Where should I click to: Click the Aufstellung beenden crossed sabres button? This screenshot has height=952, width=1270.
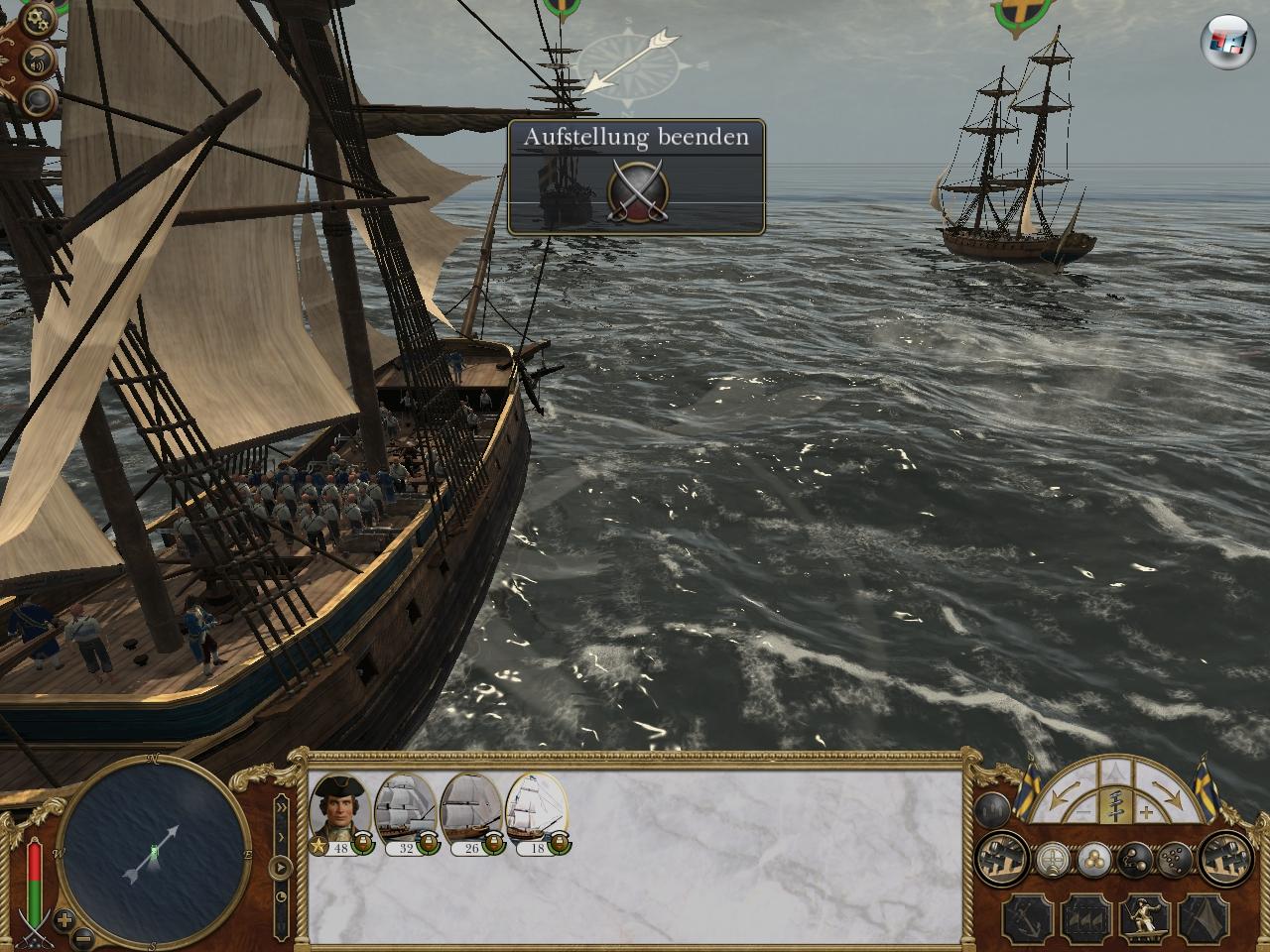(637, 186)
